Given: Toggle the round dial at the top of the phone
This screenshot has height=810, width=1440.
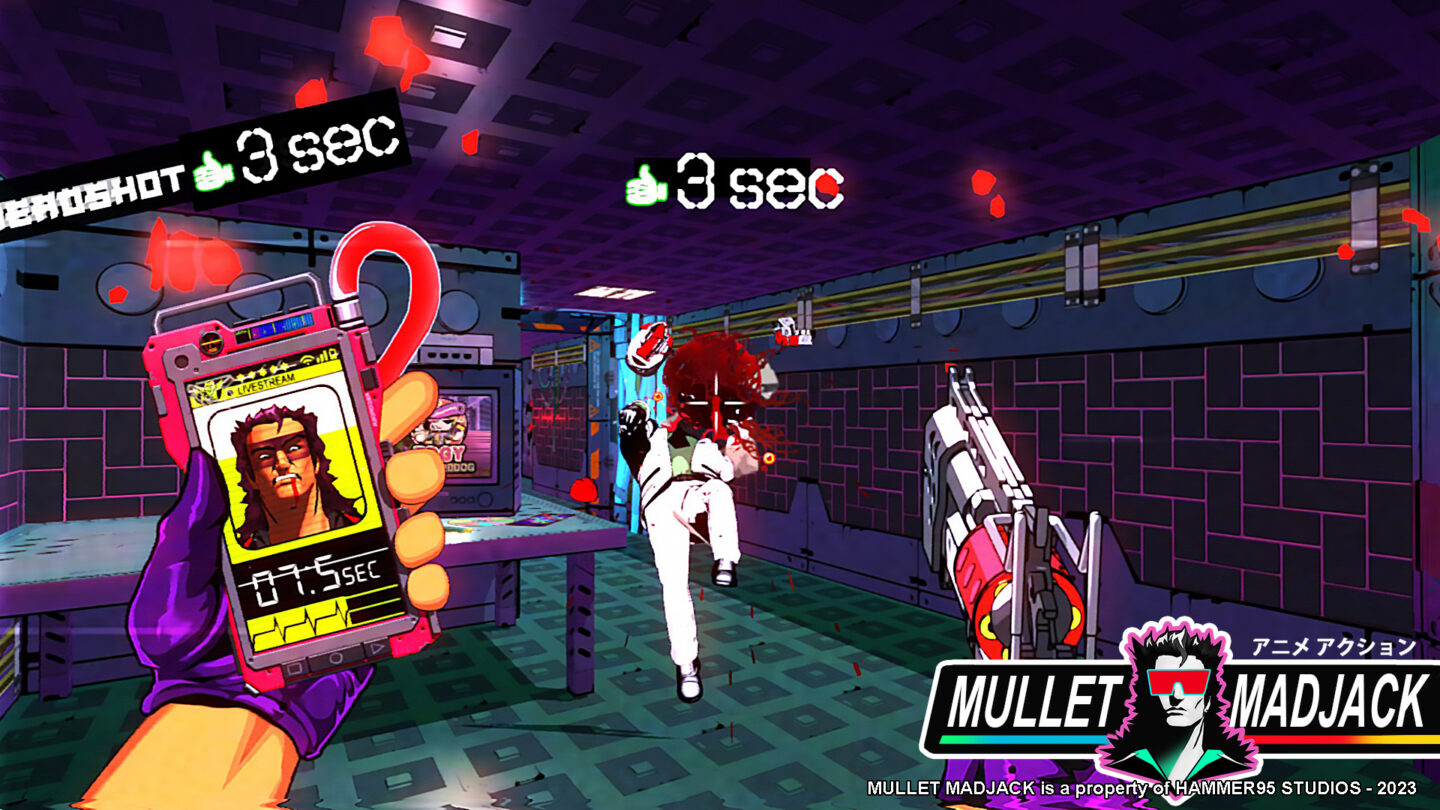Looking at the screenshot, I should coord(211,343).
